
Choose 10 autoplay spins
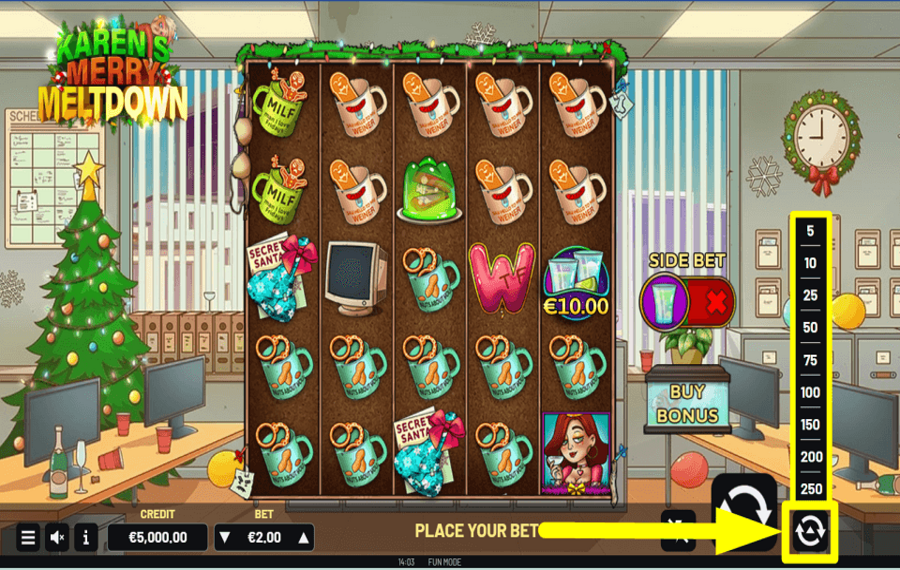click(x=809, y=263)
